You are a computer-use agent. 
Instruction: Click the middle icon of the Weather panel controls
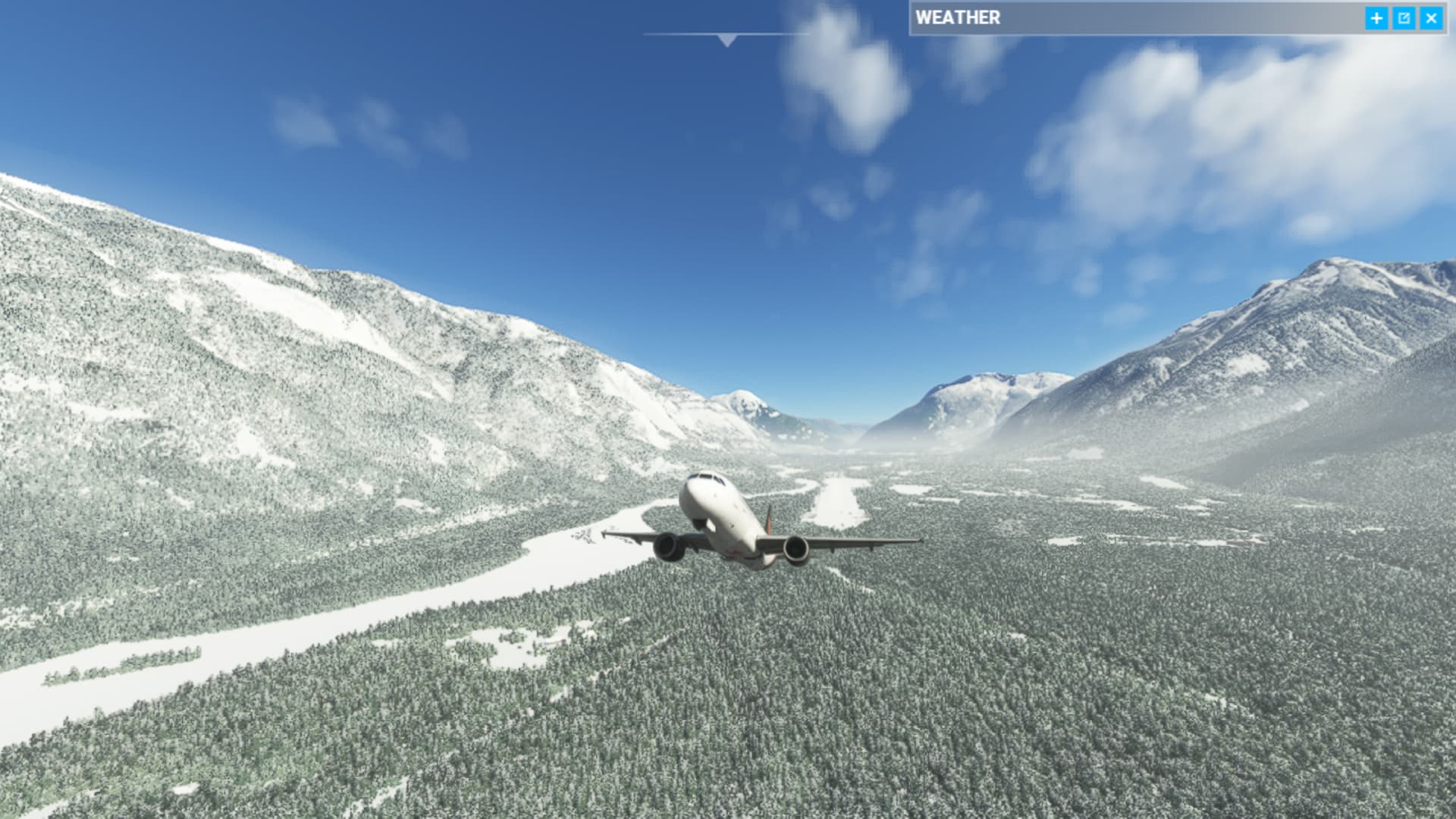[1404, 18]
